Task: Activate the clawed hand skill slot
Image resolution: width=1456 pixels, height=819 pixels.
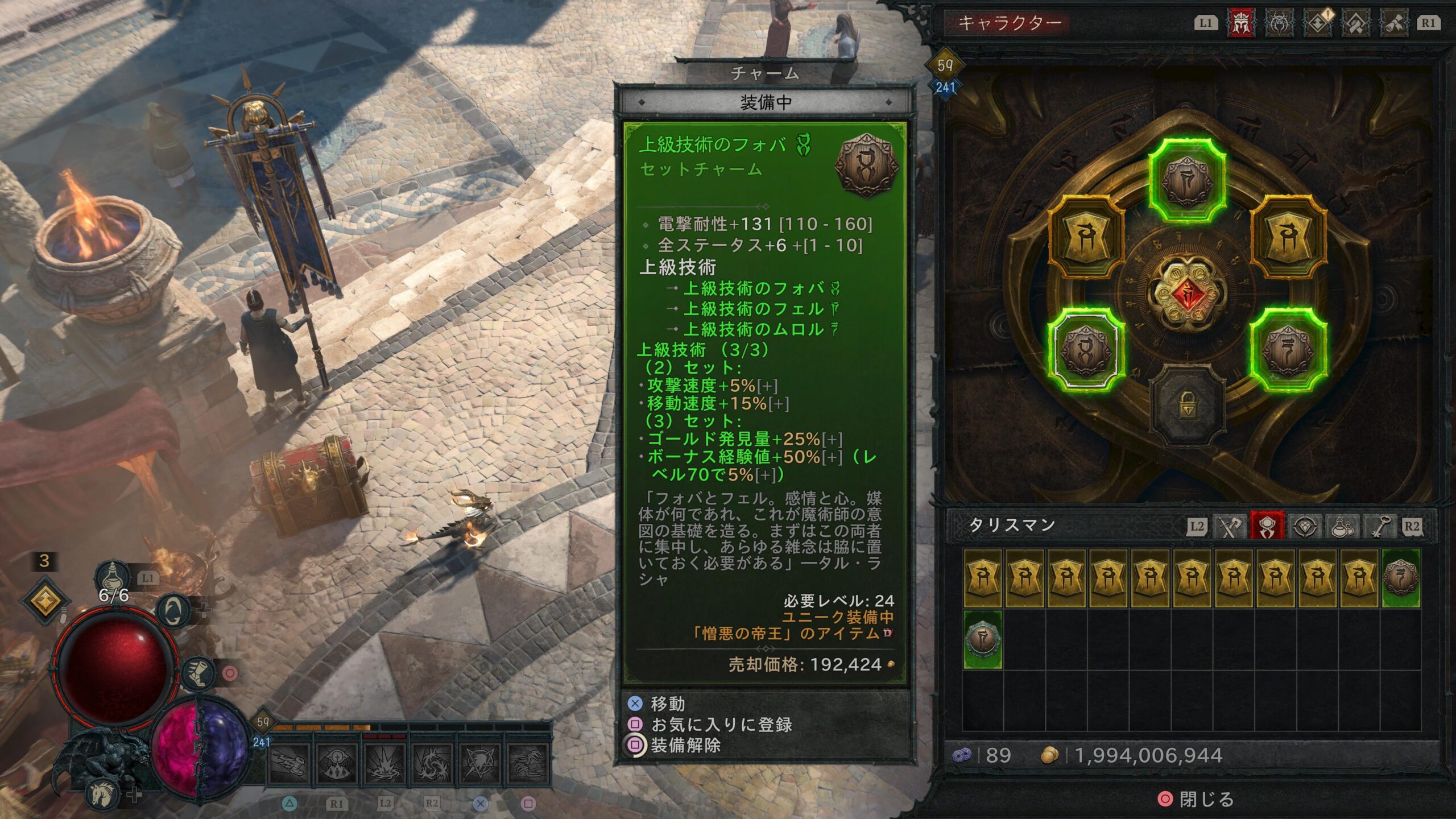Action: point(528,762)
